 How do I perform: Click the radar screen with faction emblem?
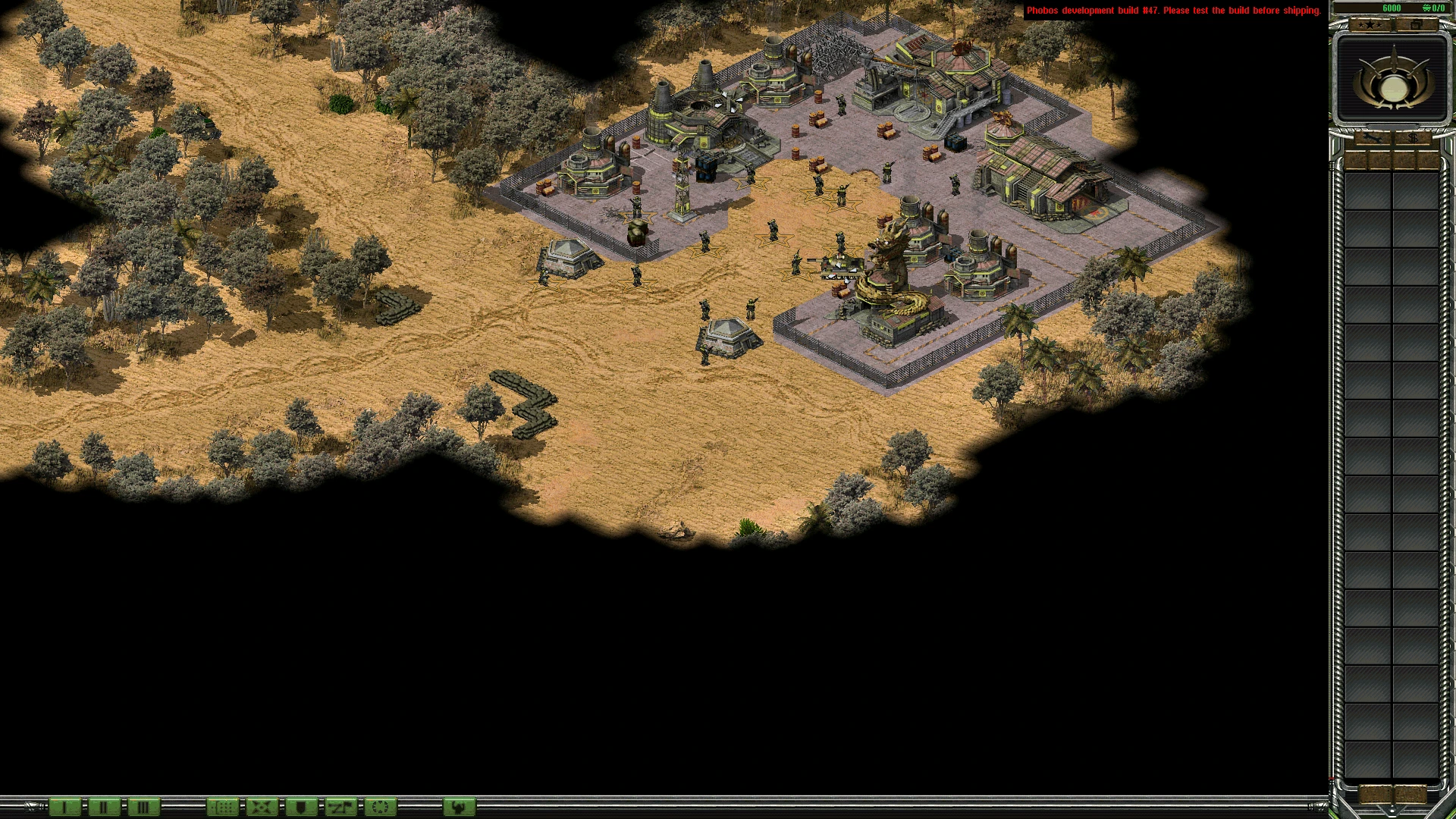click(1392, 79)
